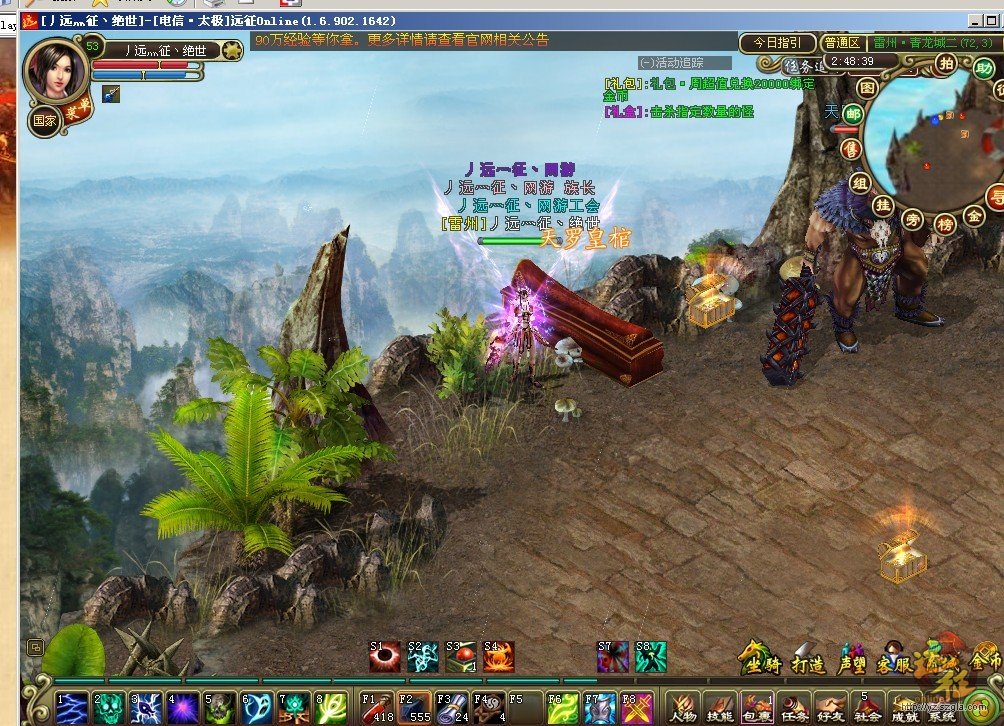Activate the S1 dark red orb skill
The width and height of the screenshot is (1004, 726).
point(385,656)
